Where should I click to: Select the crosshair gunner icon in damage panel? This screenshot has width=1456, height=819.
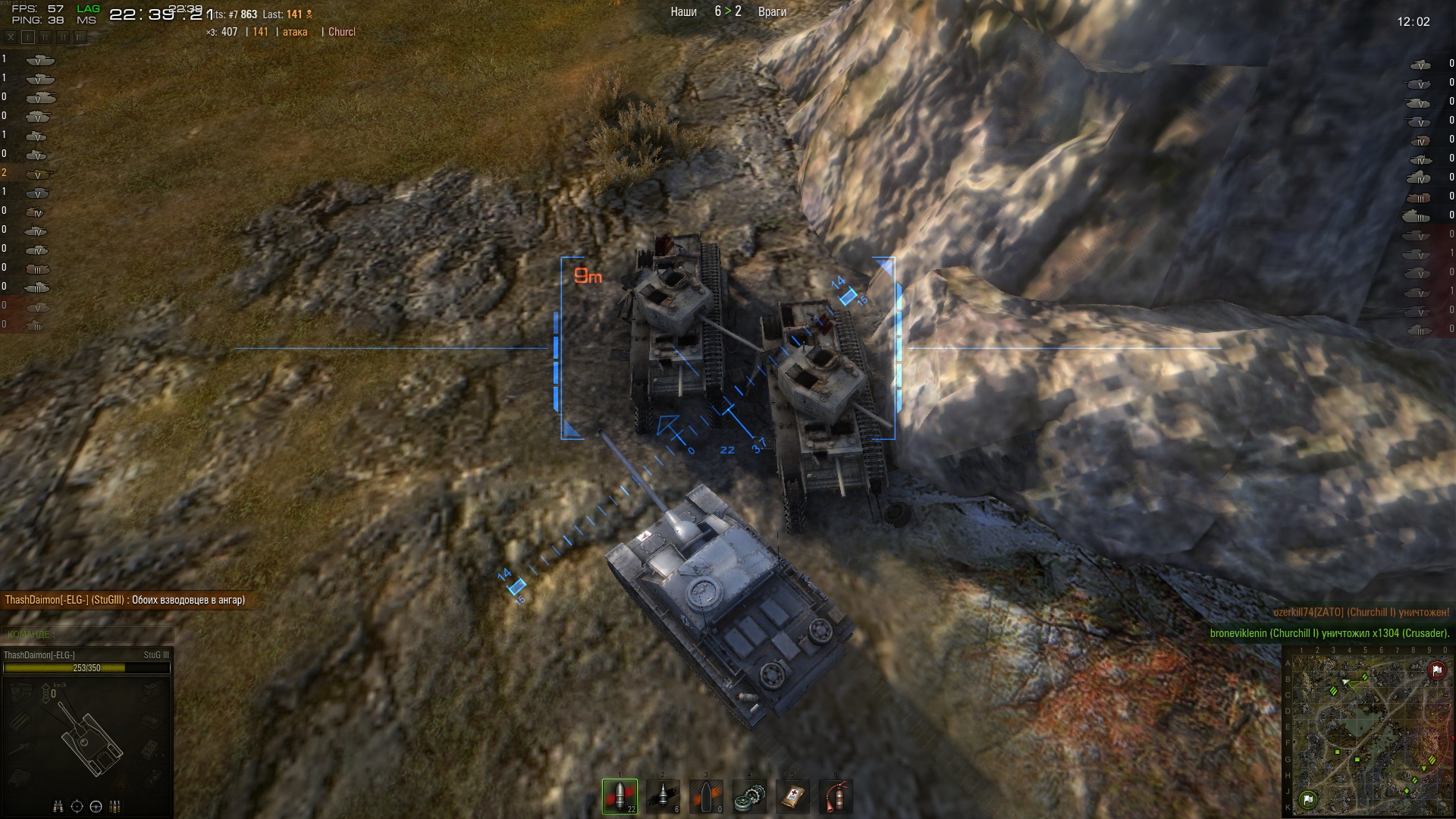click(x=77, y=806)
